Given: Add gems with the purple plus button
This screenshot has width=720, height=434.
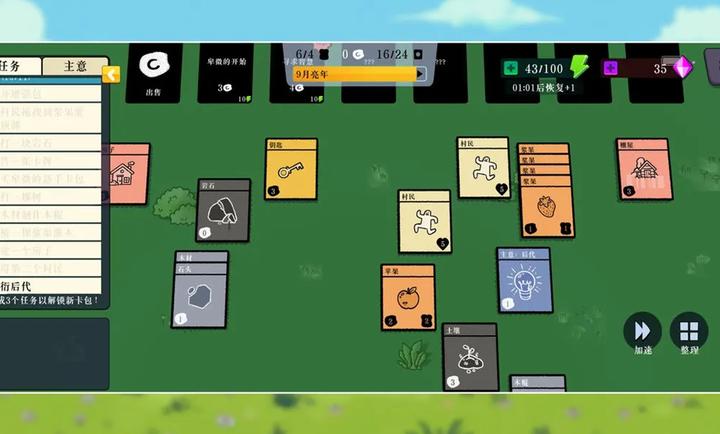Looking at the screenshot, I should pyautogui.click(x=610, y=68).
